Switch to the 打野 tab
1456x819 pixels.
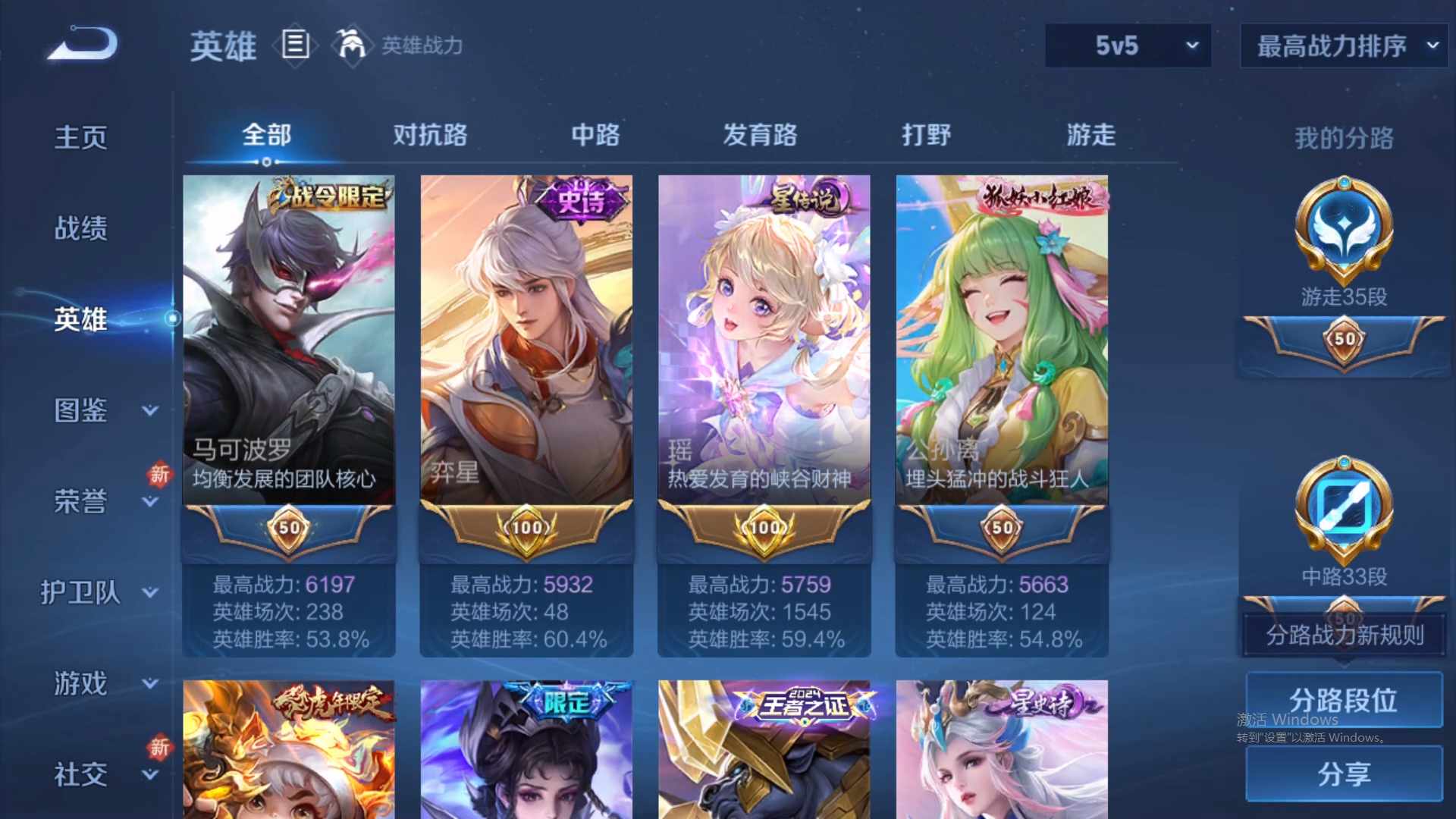pyautogui.click(x=926, y=135)
